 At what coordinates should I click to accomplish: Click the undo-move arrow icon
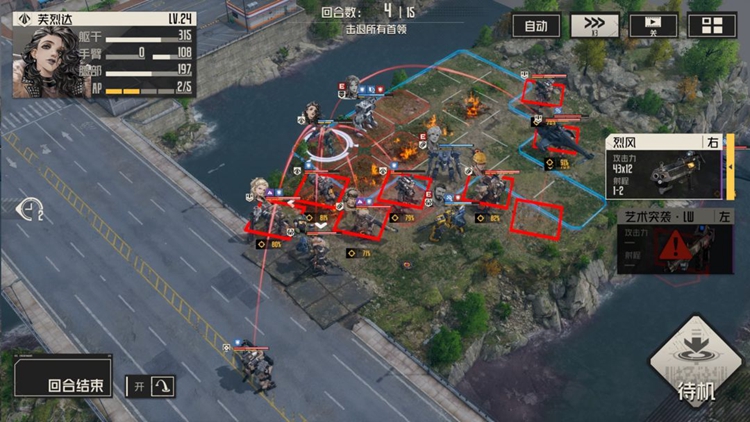click(x=32, y=208)
